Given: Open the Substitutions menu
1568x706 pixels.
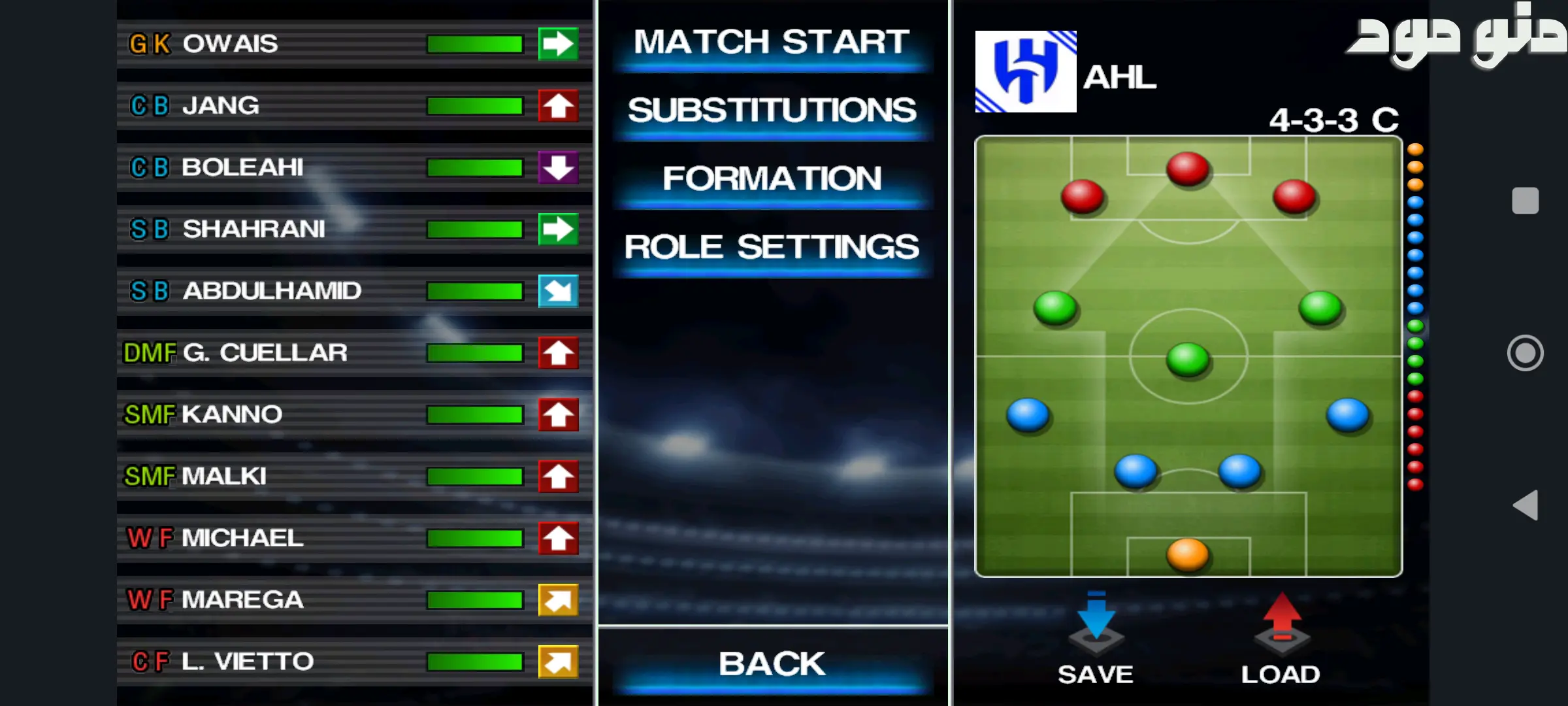Looking at the screenshot, I should point(772,111).
